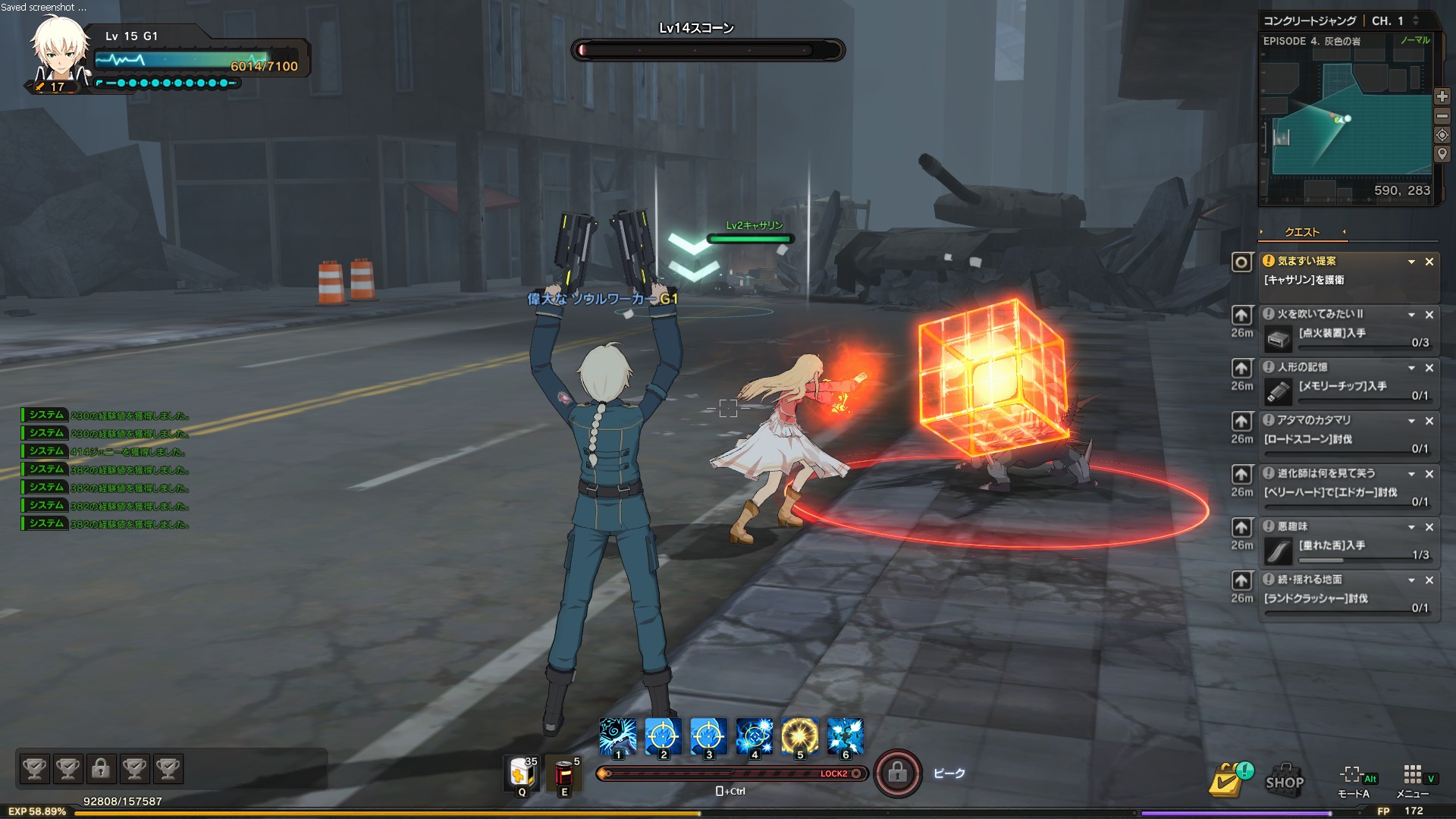The width and height of the screenshot is (1456, 819).
Task: Use the red energy drink can slot
Action: pos(564,773)
